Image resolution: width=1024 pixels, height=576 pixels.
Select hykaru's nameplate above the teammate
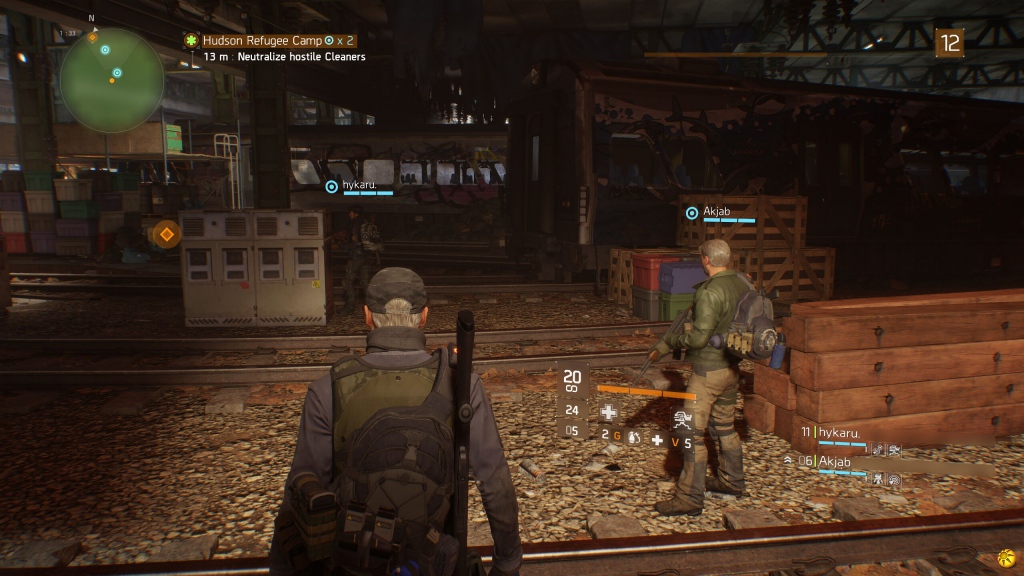(x=362, y=186)
